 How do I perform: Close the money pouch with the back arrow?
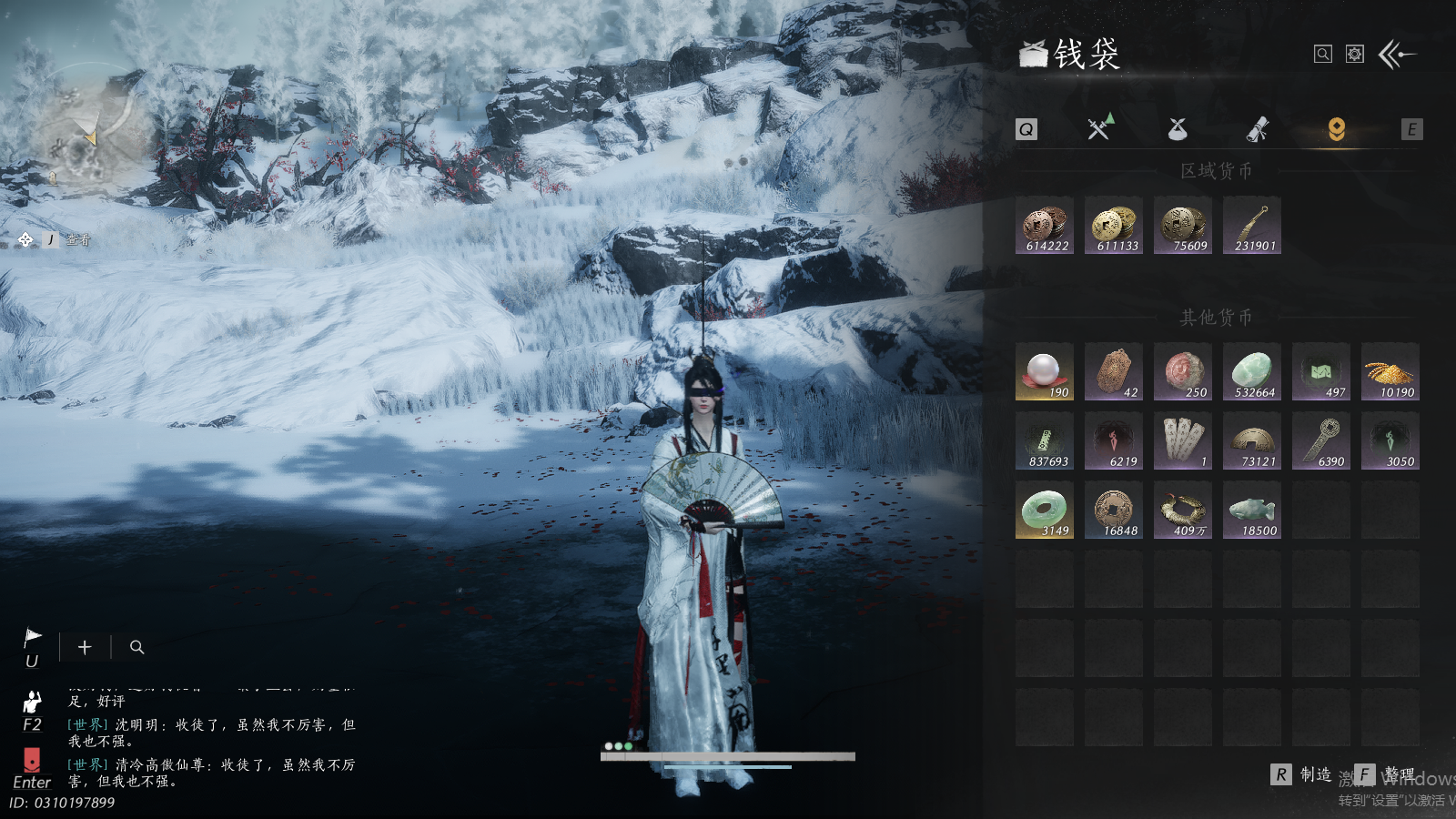coord(1397,55)
